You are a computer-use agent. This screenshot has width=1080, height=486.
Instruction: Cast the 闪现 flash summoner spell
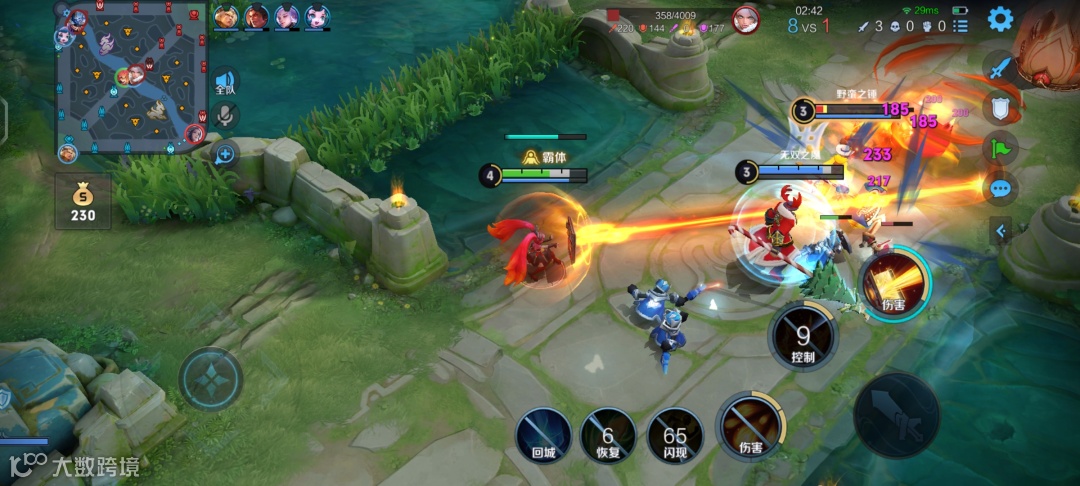pos(675,437)
